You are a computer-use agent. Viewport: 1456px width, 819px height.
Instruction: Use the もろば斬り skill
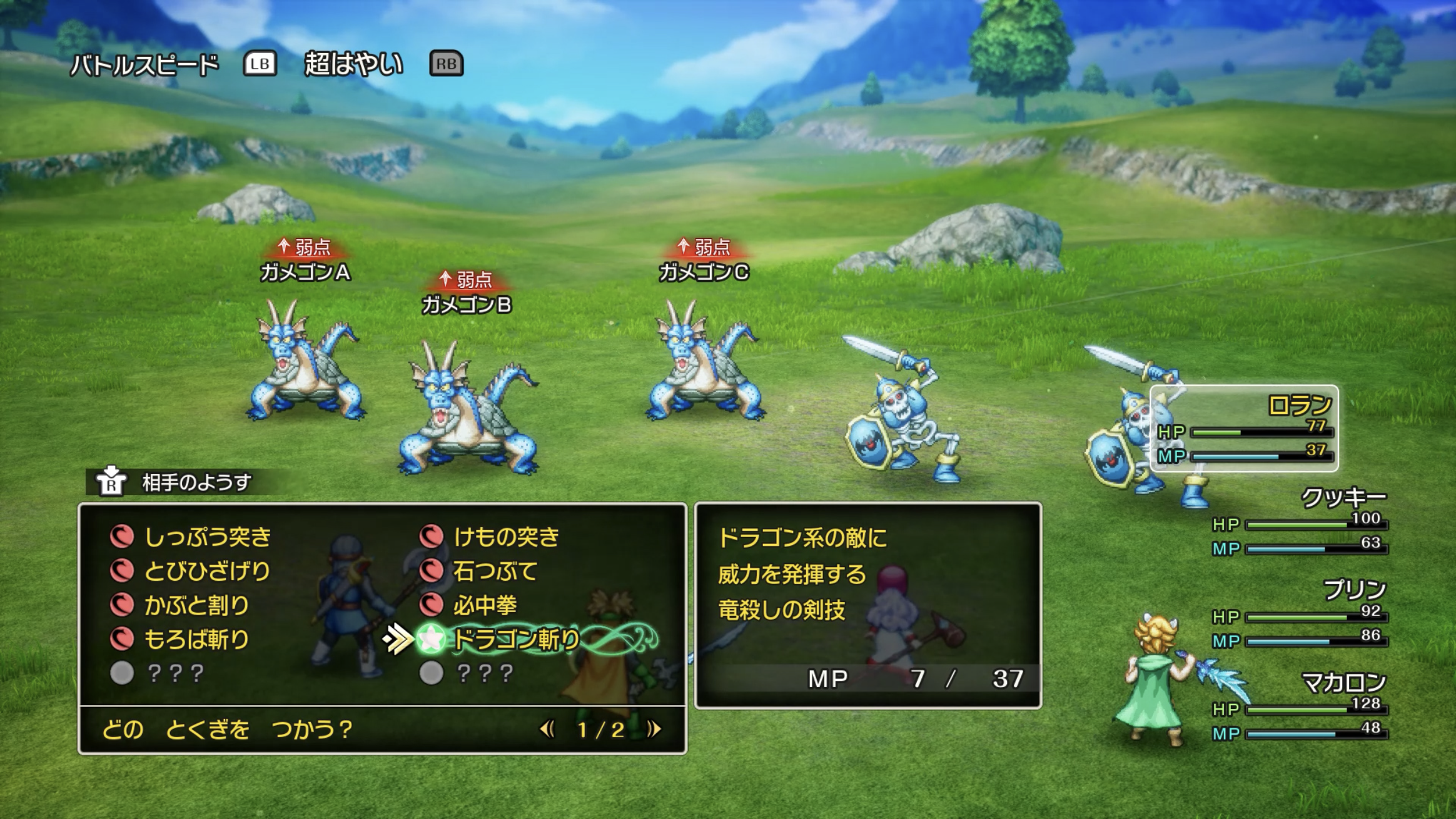pyautogui.click(x=196, y=639)
